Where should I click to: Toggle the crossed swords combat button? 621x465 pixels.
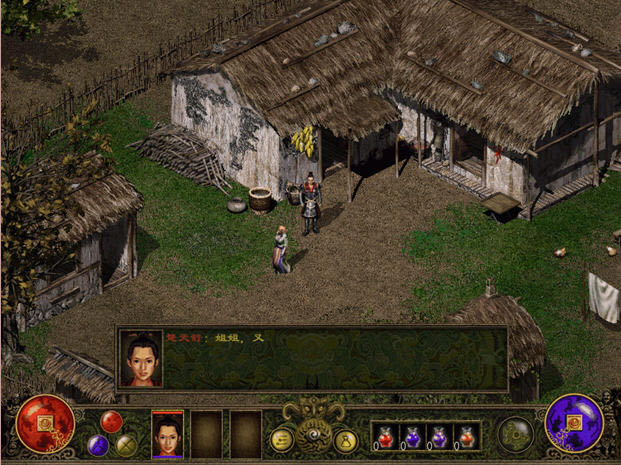pos(126,445)
